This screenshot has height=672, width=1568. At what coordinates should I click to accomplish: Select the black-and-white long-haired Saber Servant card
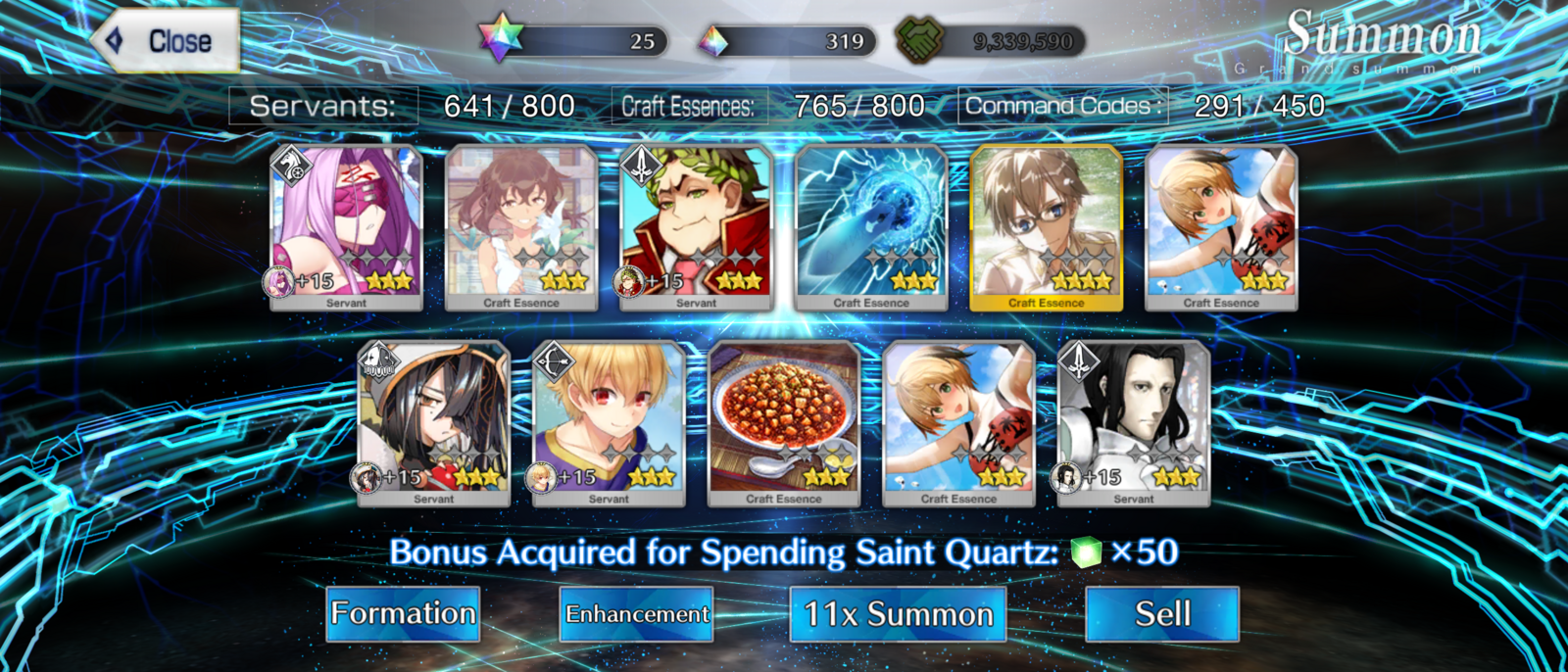1134,423
